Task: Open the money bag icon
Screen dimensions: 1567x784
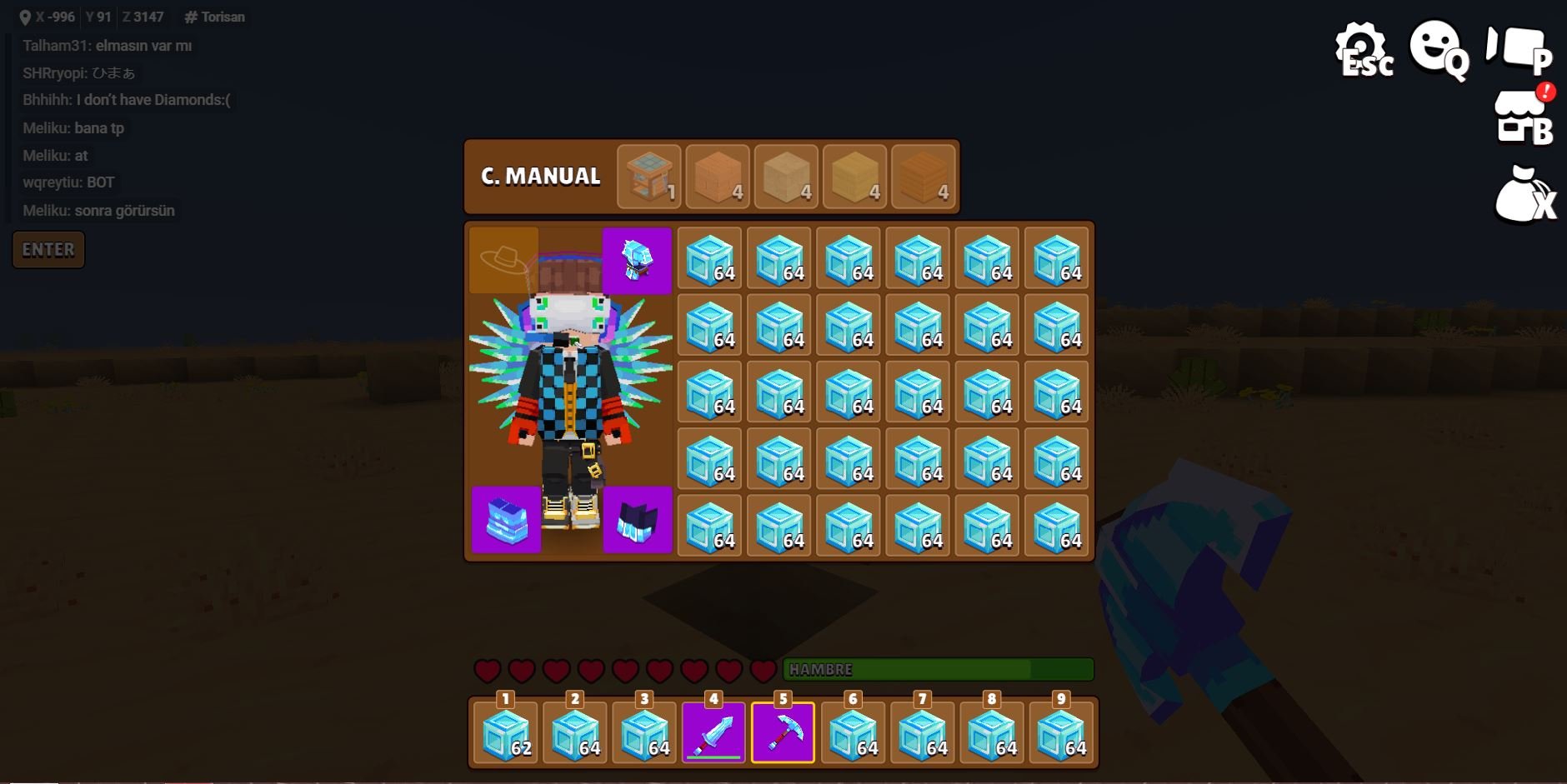Action: (1522, 197)
